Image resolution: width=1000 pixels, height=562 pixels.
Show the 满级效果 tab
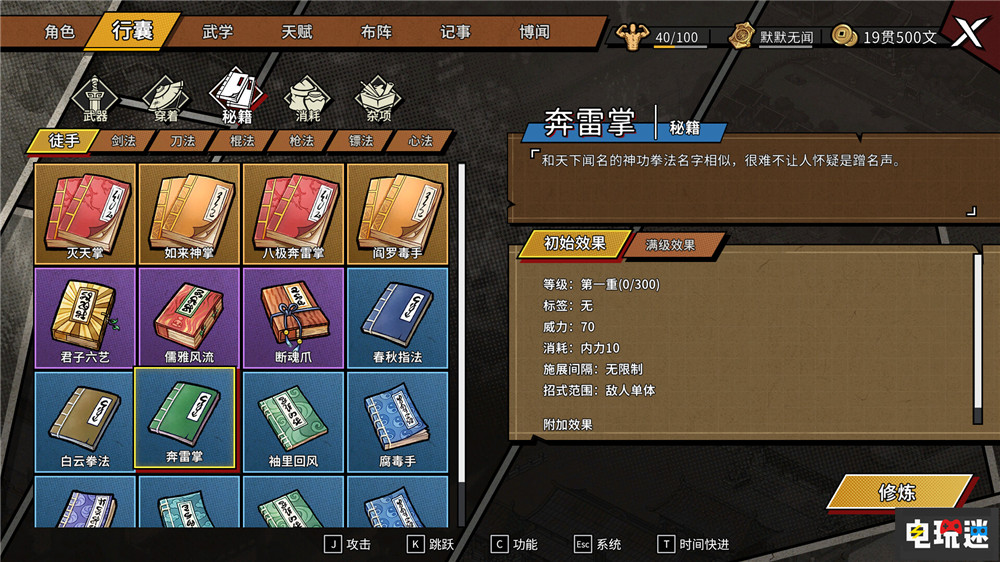(x=671, y=244)
